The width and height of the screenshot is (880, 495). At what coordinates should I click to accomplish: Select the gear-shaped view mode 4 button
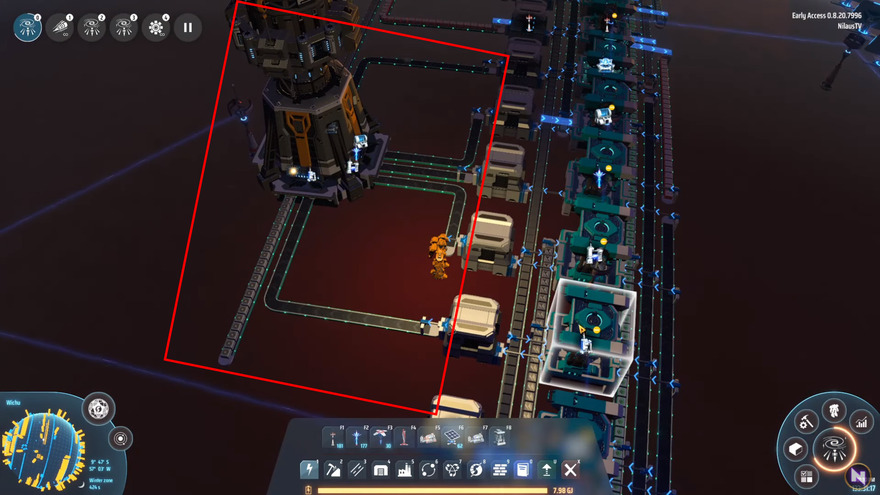(156, 28)
